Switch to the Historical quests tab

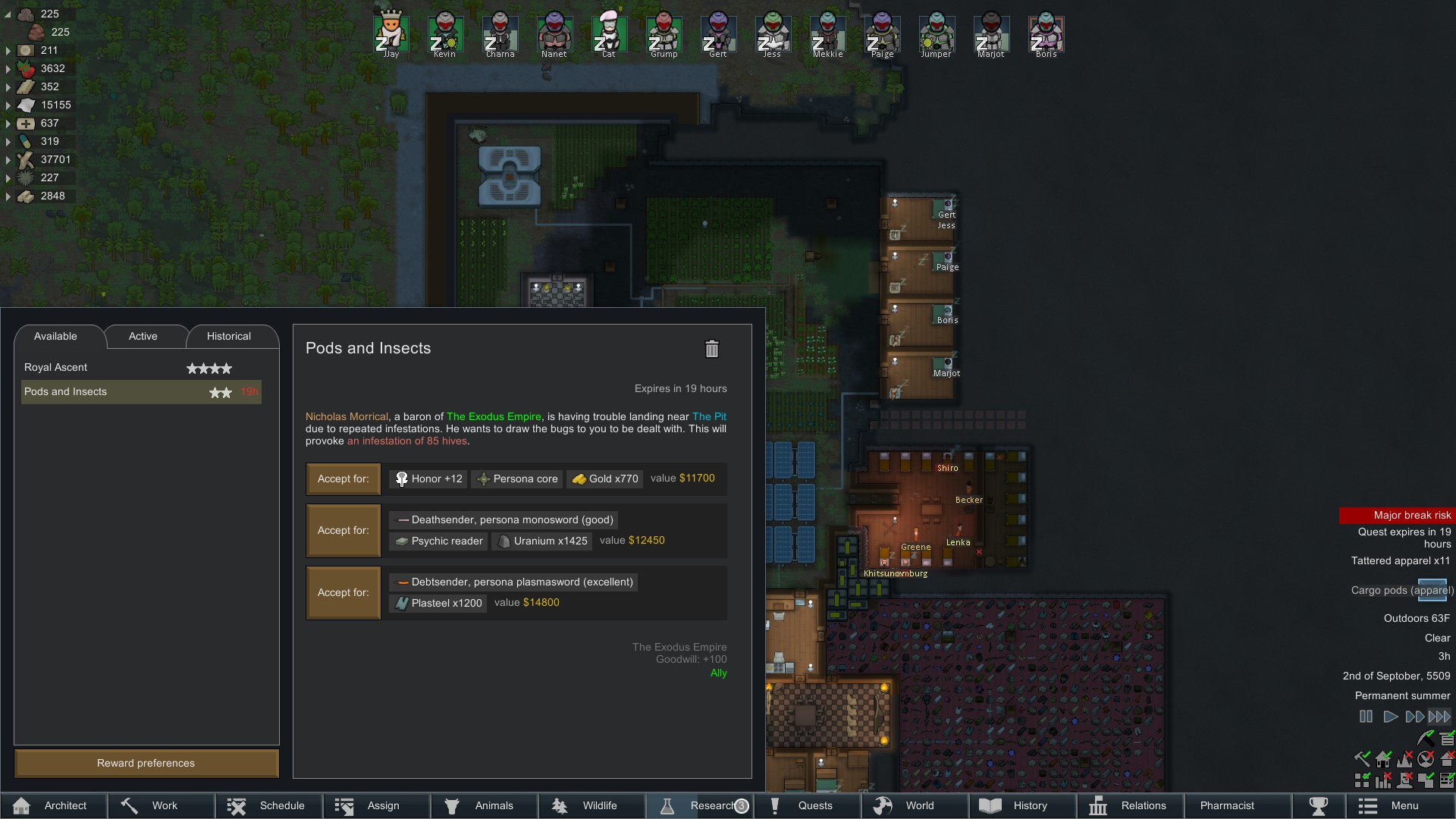tap(229, 336)
